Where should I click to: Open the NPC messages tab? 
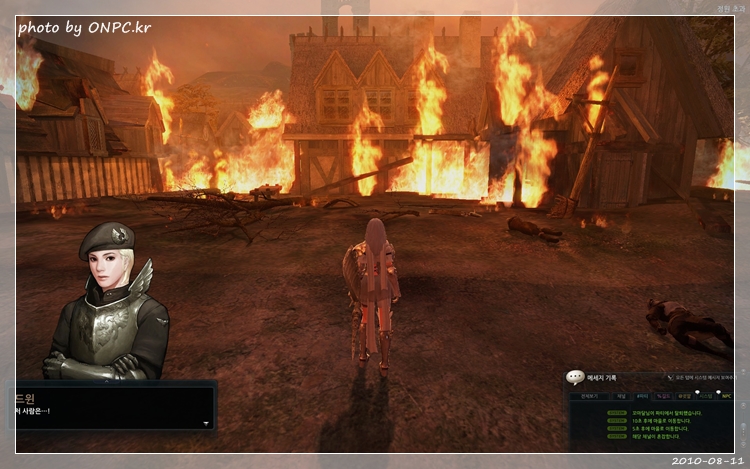click(x=726, y=396)
